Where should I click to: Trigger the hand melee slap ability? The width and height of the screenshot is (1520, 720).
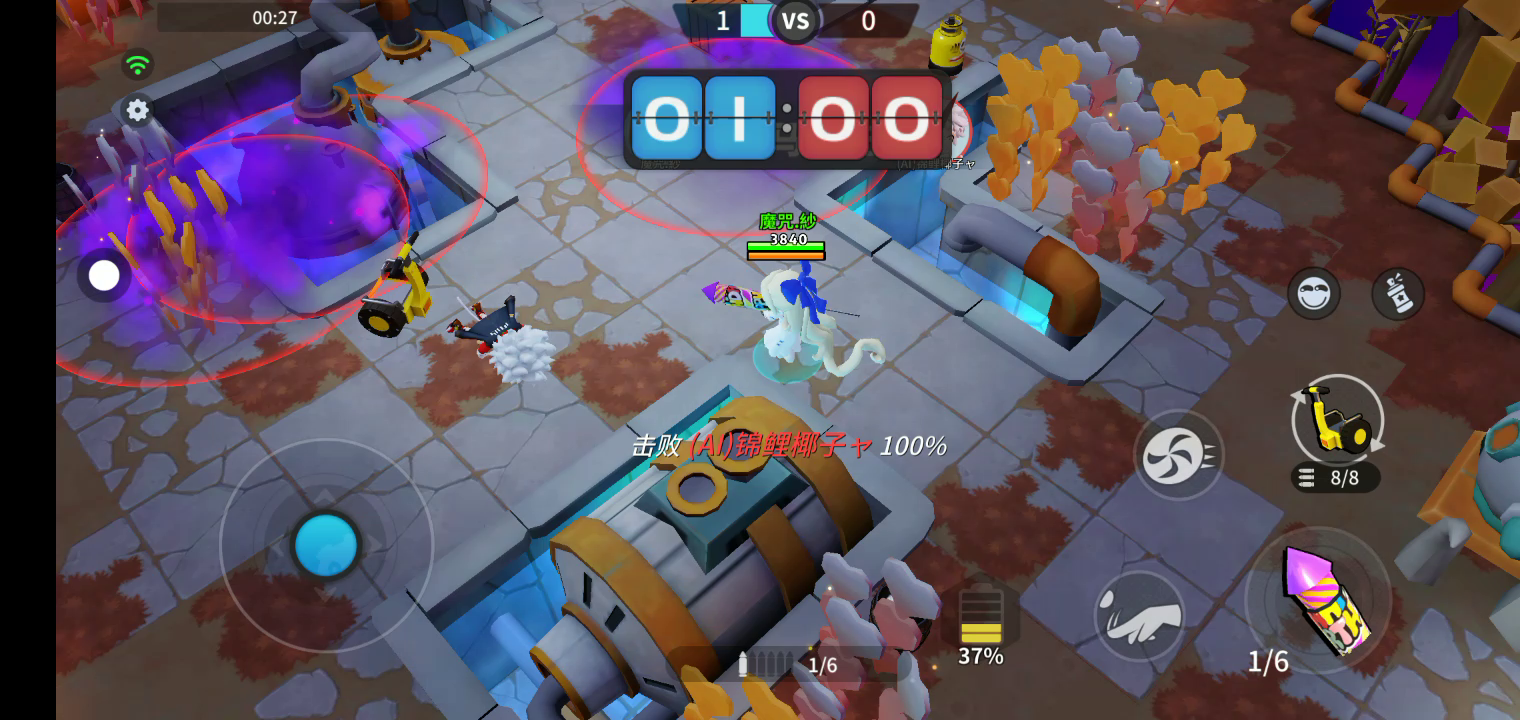tap(1140, 615)
